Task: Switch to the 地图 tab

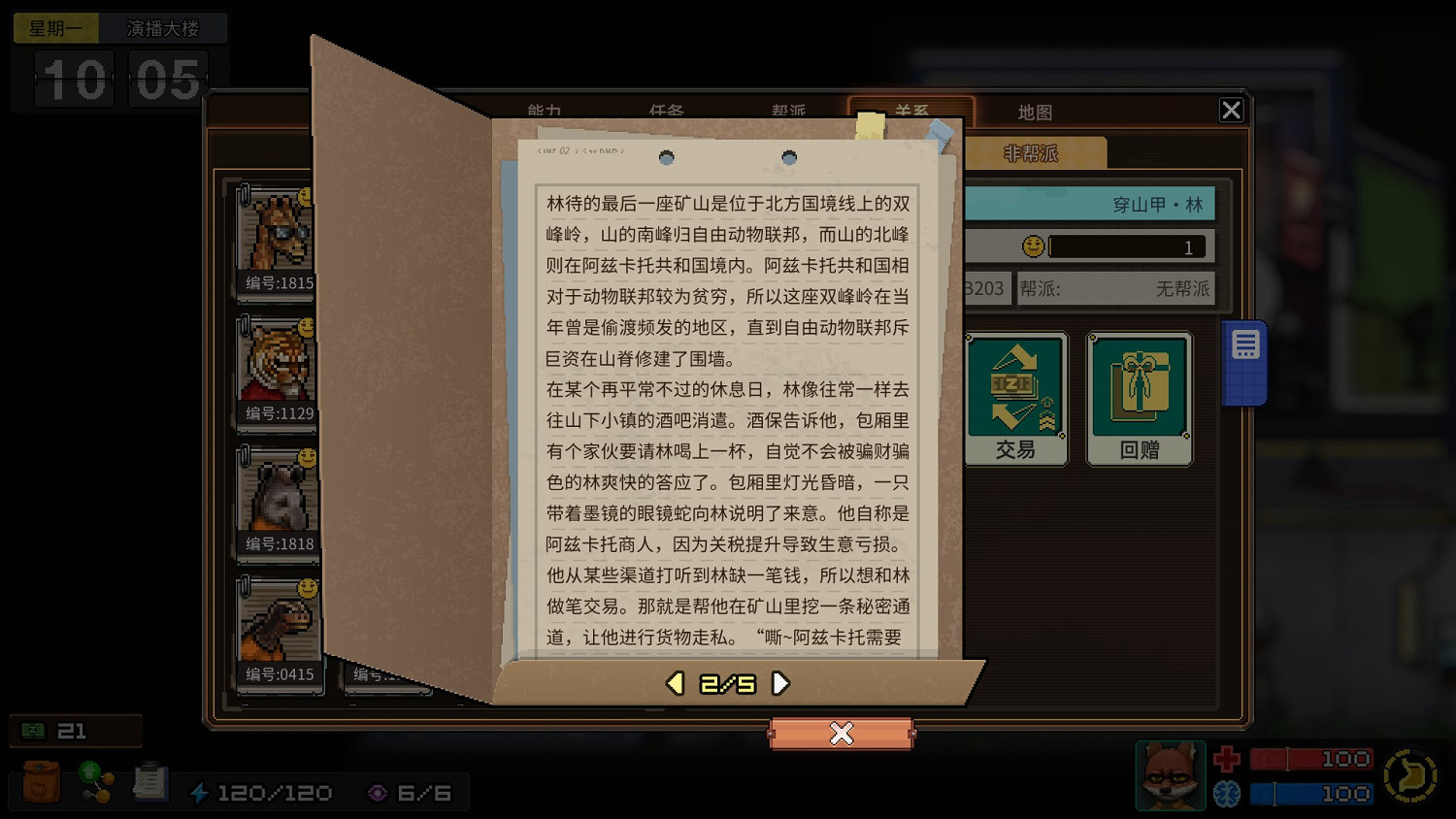Action: [1035, 112]
